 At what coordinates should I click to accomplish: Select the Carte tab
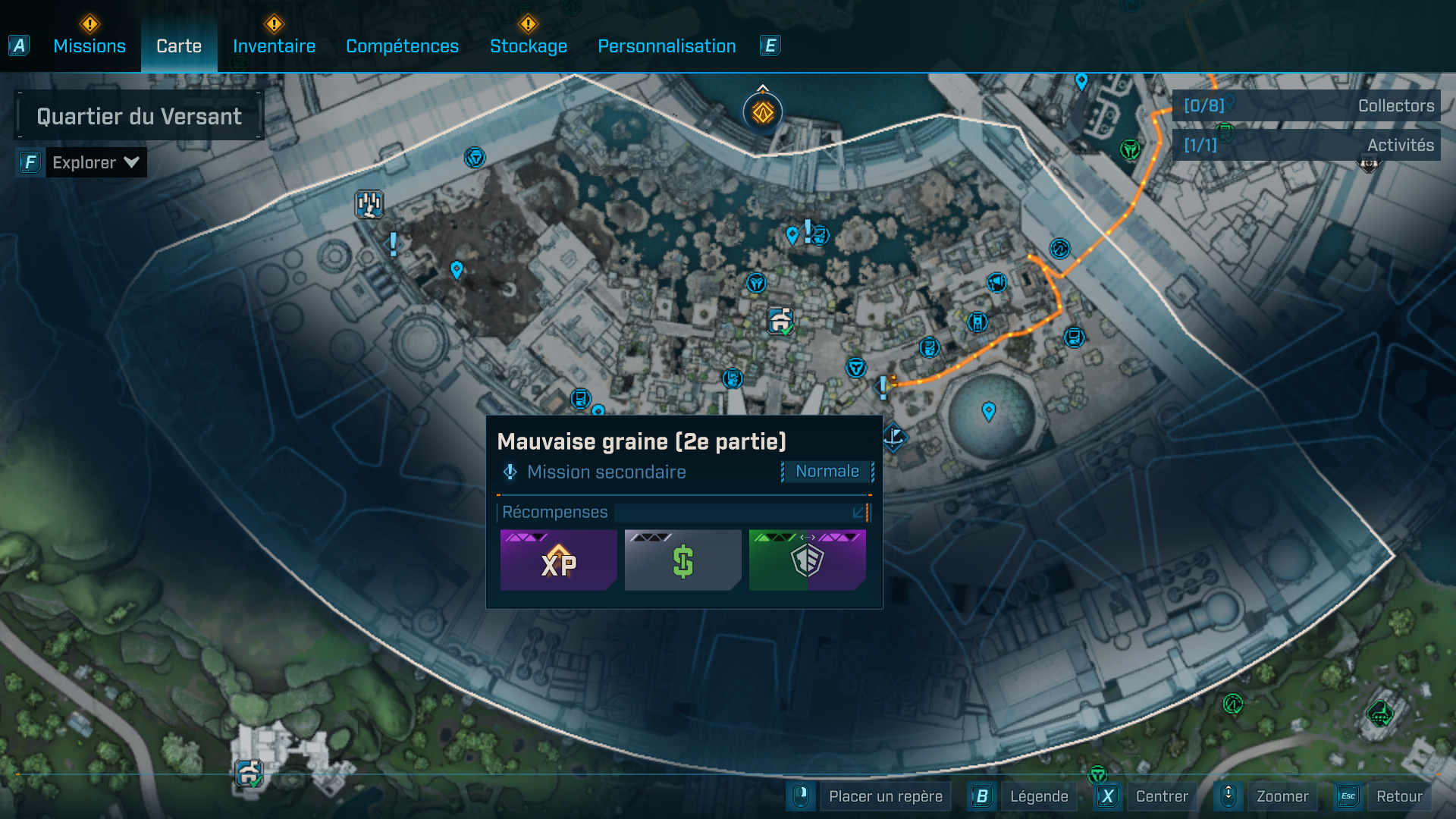point(179,46)
